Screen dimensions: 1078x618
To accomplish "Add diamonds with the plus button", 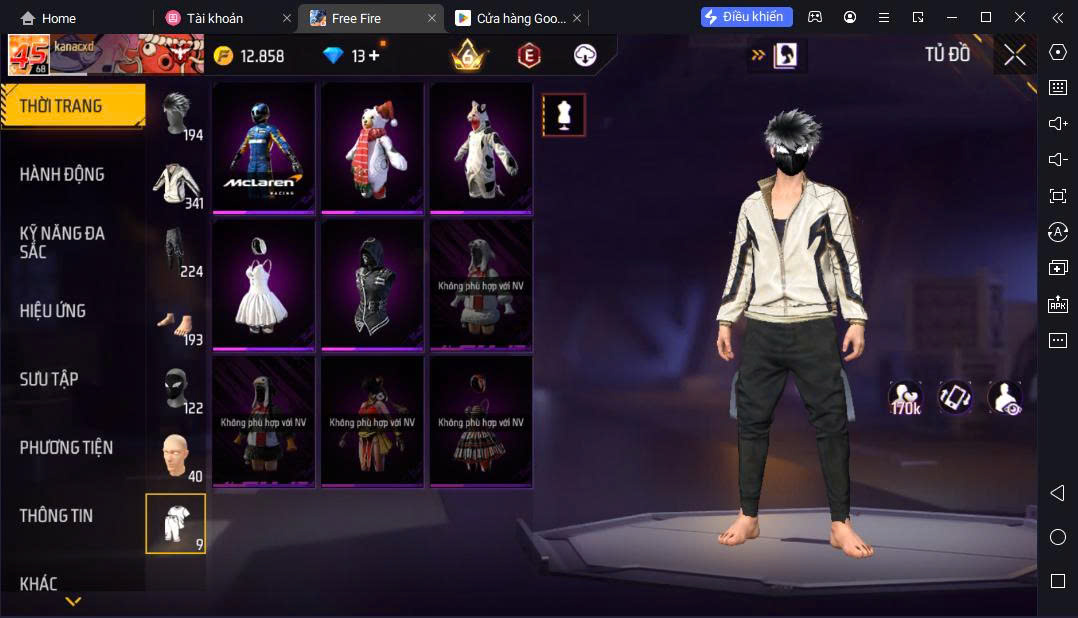I will 375,56.
